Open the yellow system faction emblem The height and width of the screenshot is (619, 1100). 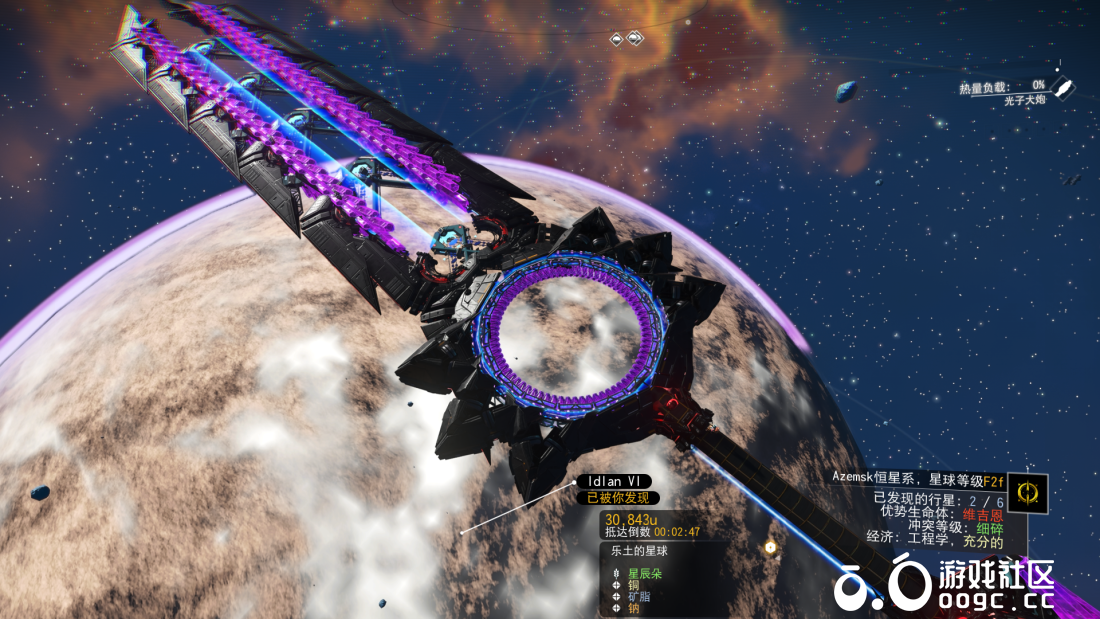click(1027, 492)
